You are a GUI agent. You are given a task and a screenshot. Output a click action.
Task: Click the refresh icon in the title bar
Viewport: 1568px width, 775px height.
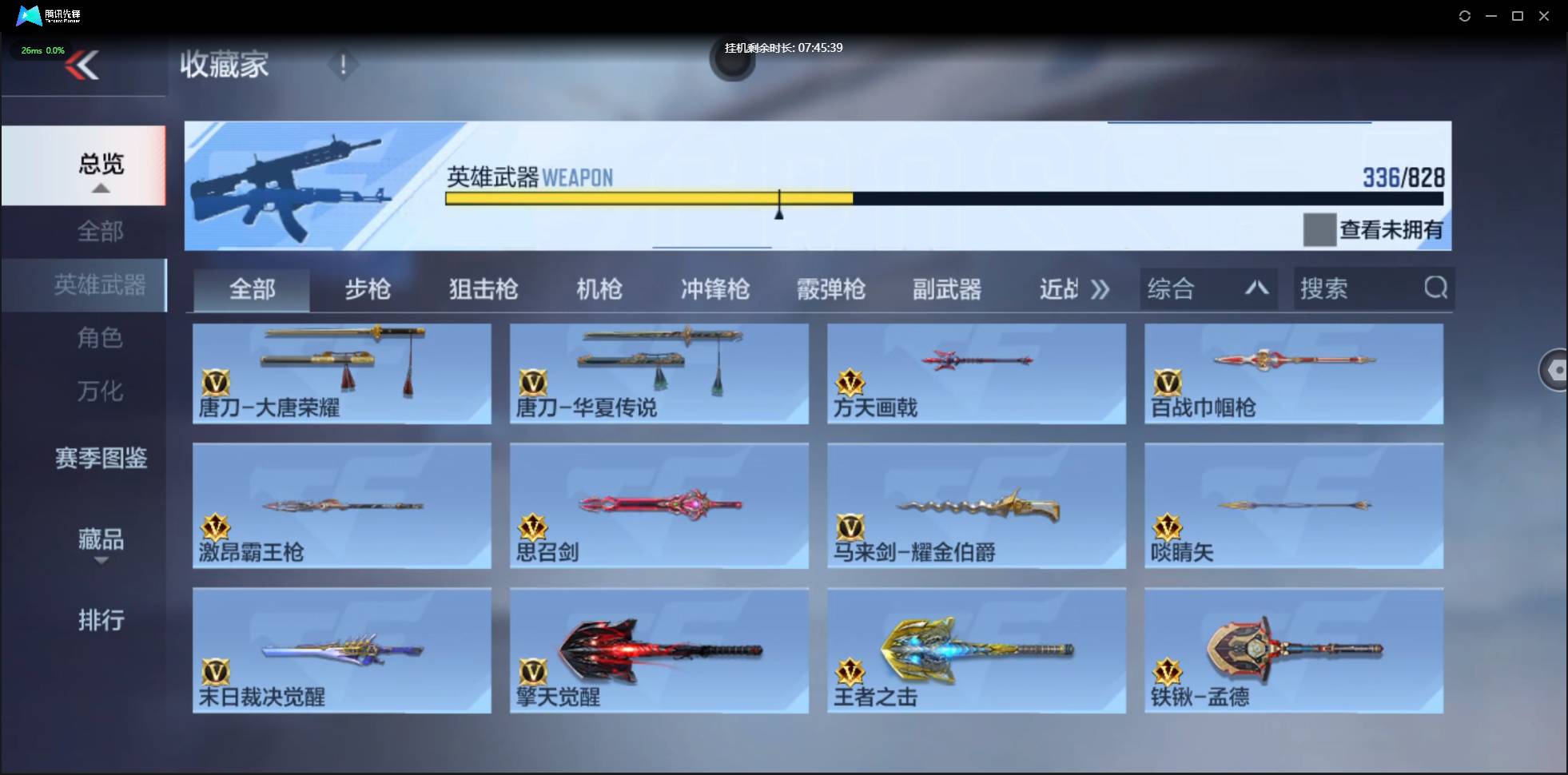pyautogui.click(x=1466, y=16)
